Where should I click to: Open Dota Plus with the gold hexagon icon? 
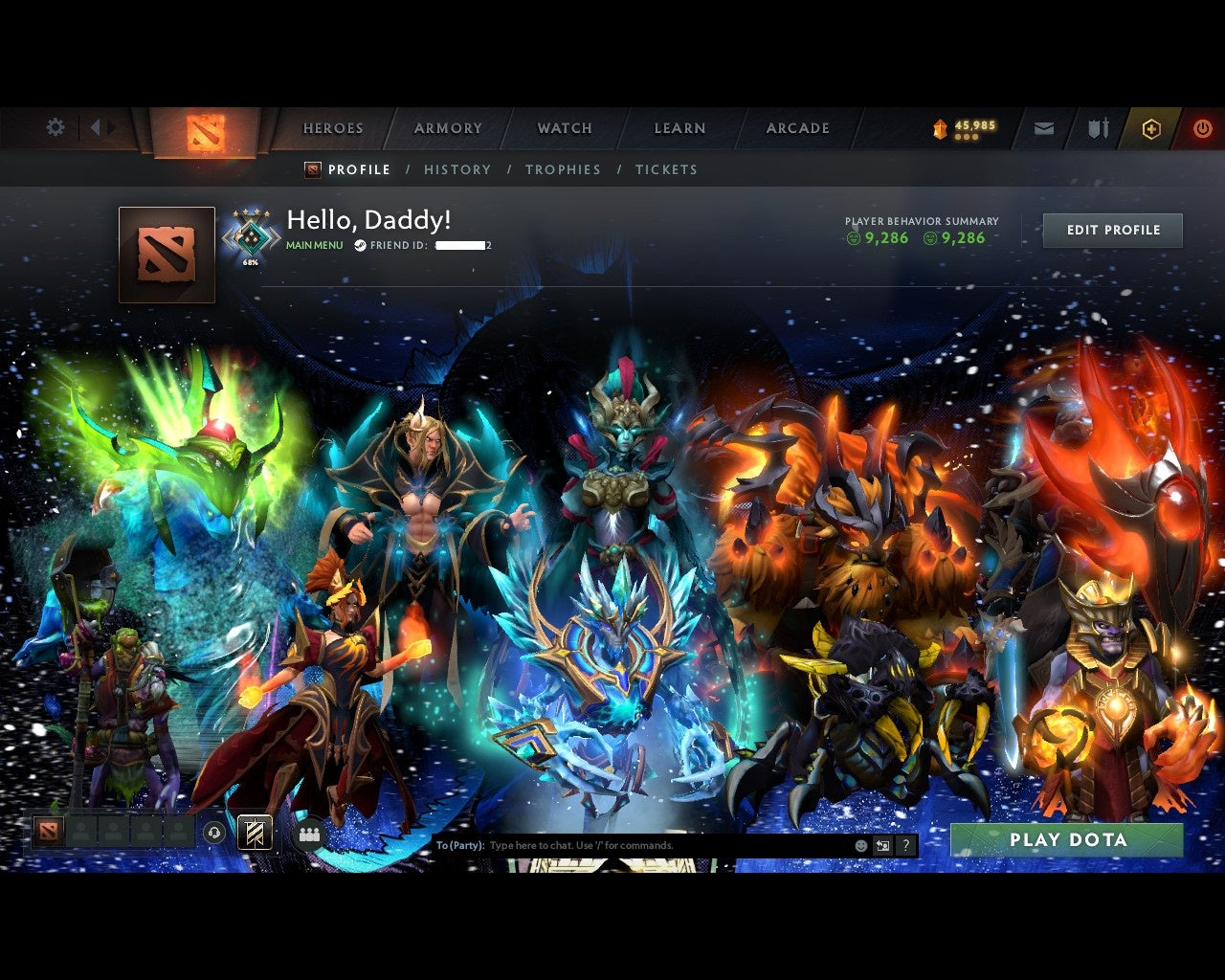click(x=1151, y=127)
